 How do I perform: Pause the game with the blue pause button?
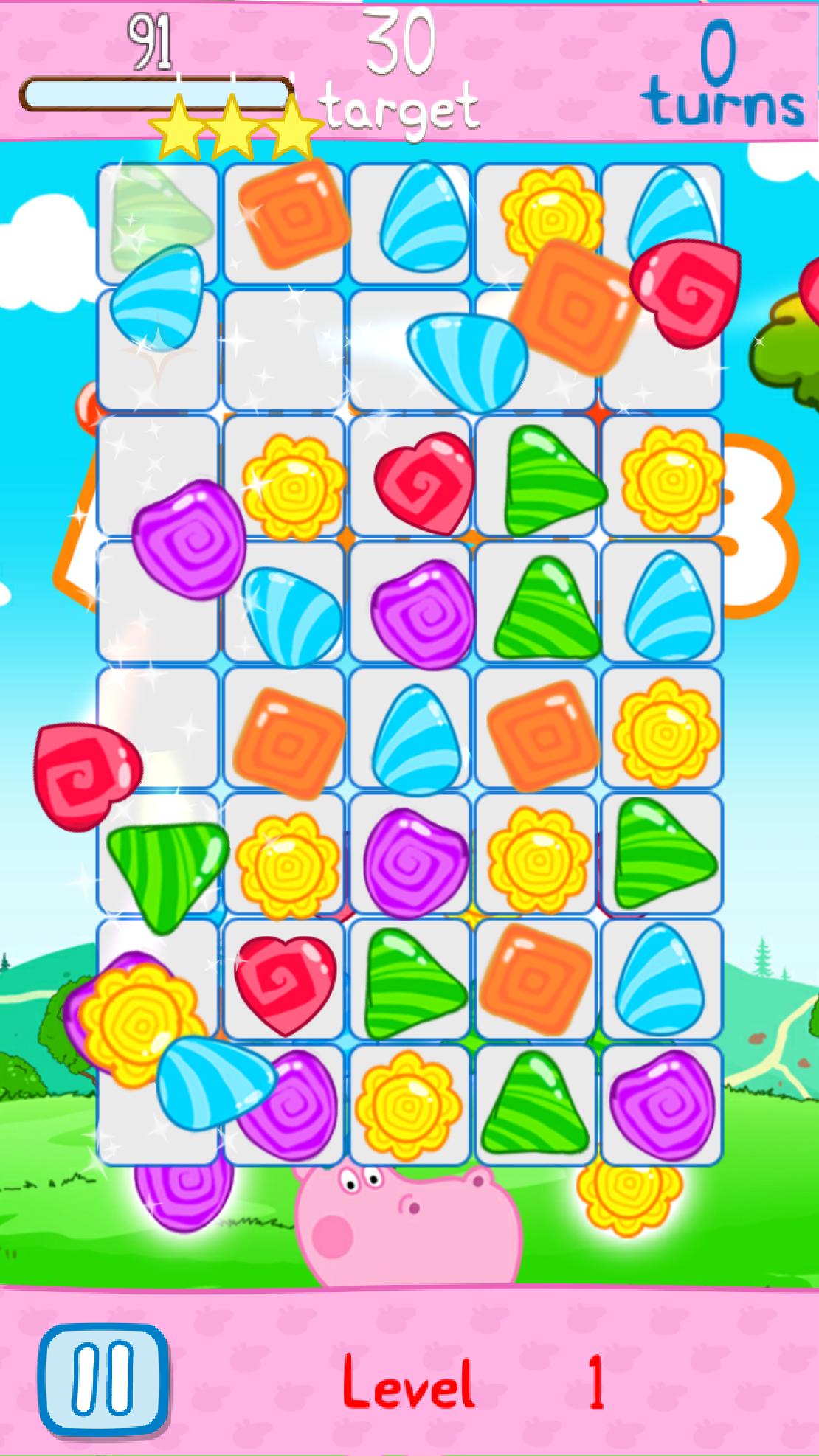point(104,1380)
